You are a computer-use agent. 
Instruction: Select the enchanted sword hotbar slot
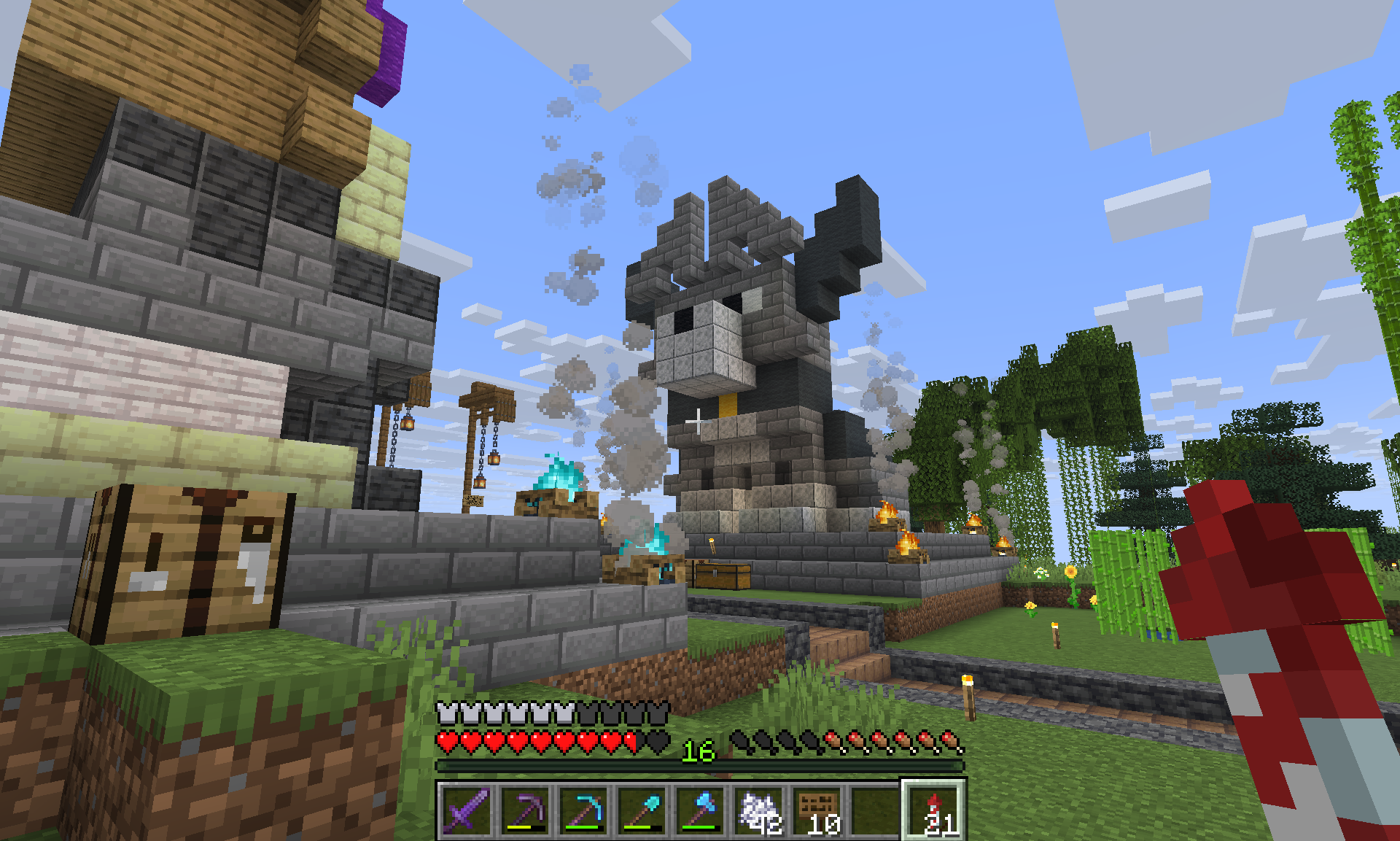click(467, 810)
